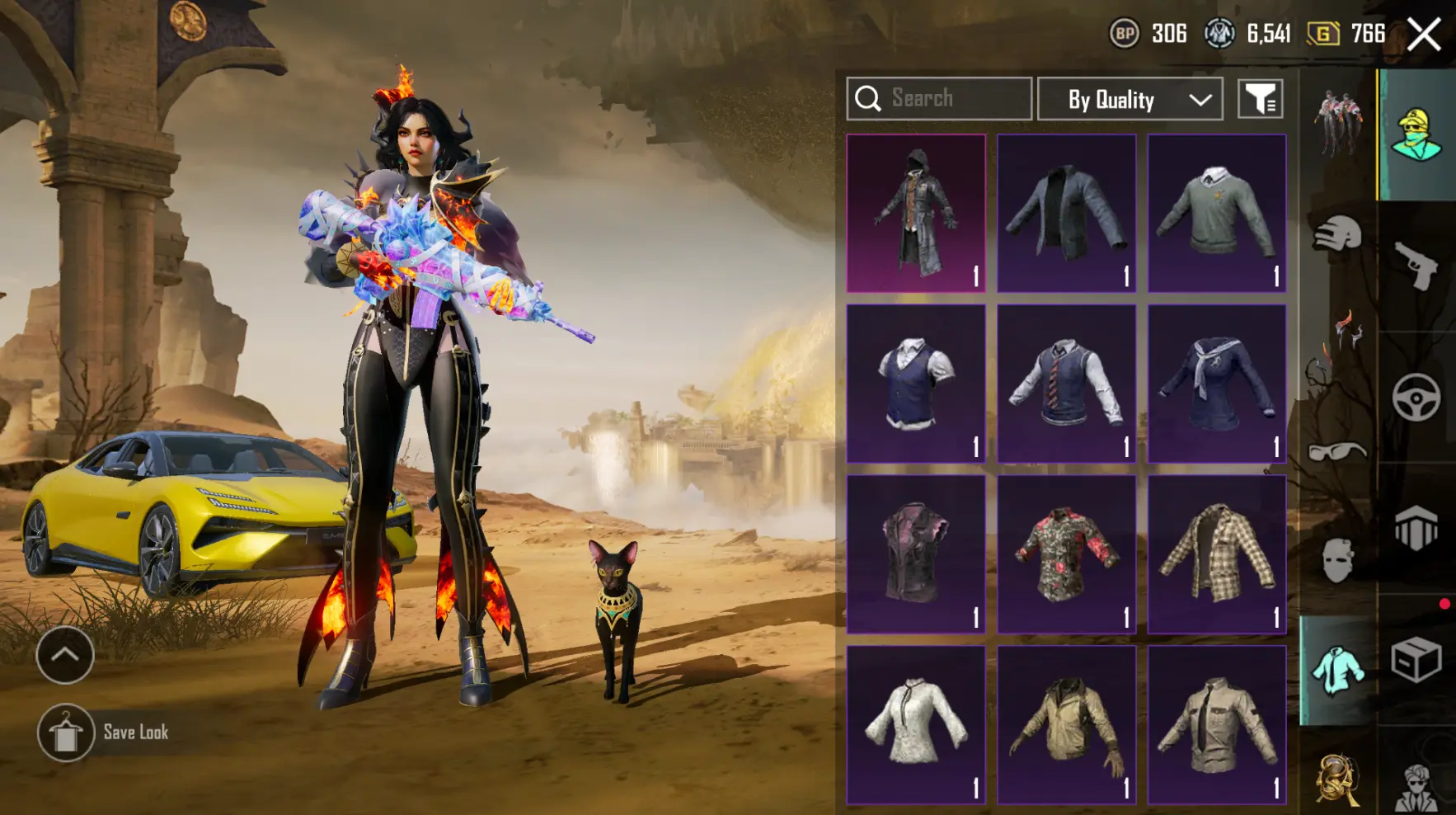
Task: Switch to the steering wheel vehicle tab
Action: pyautogui.click(x=1416, y=398)
